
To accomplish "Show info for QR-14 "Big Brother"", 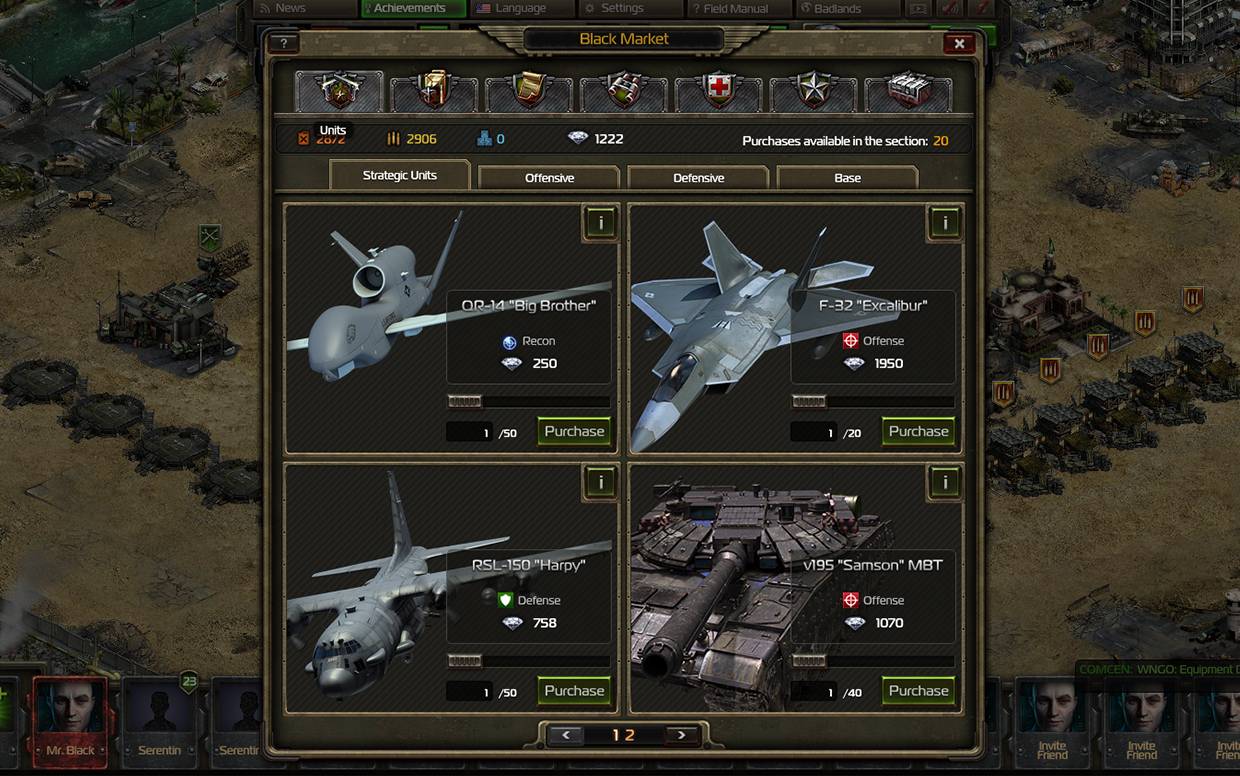I will [600, 223].
